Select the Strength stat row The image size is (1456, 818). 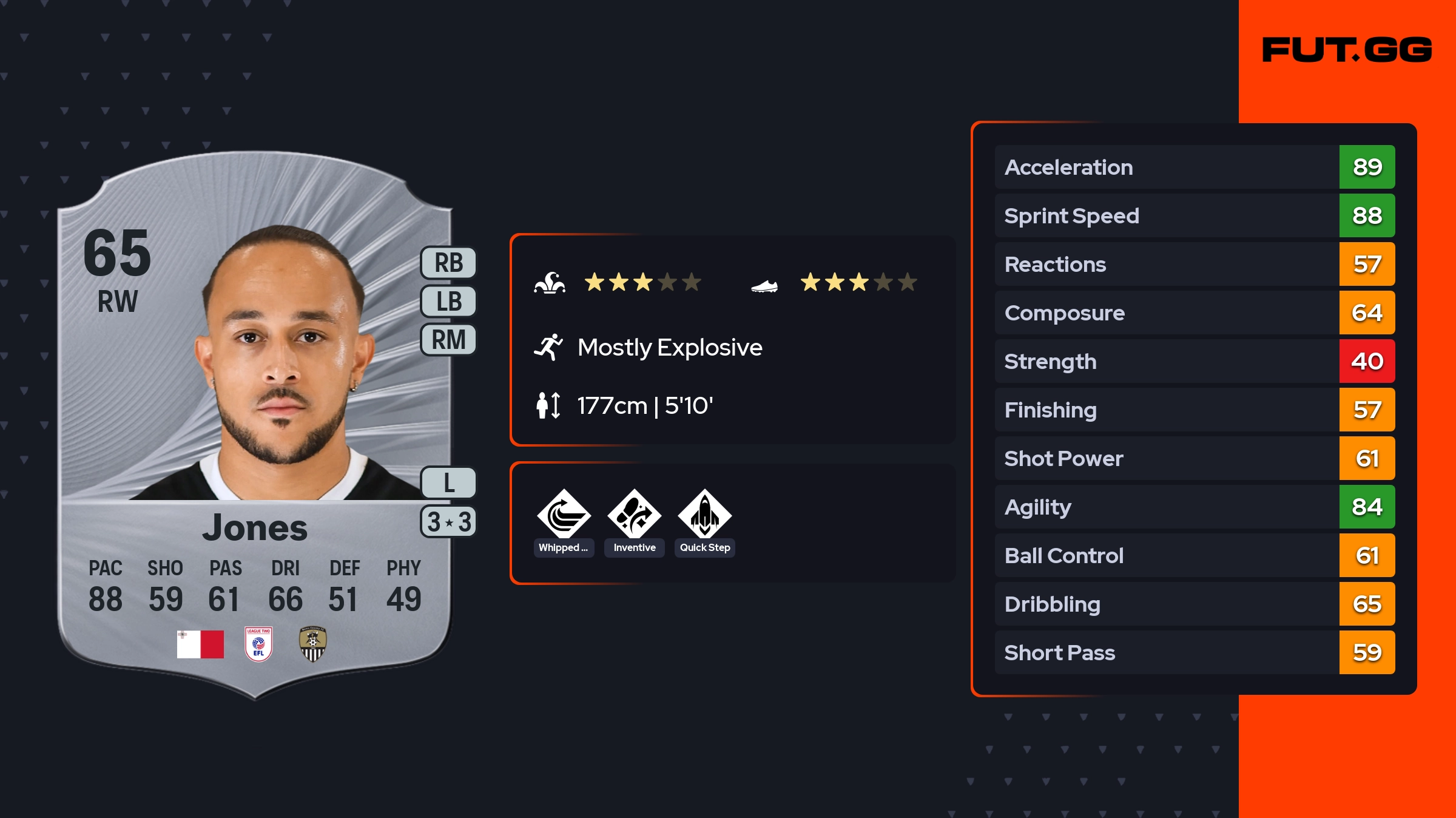(1194, 361)
